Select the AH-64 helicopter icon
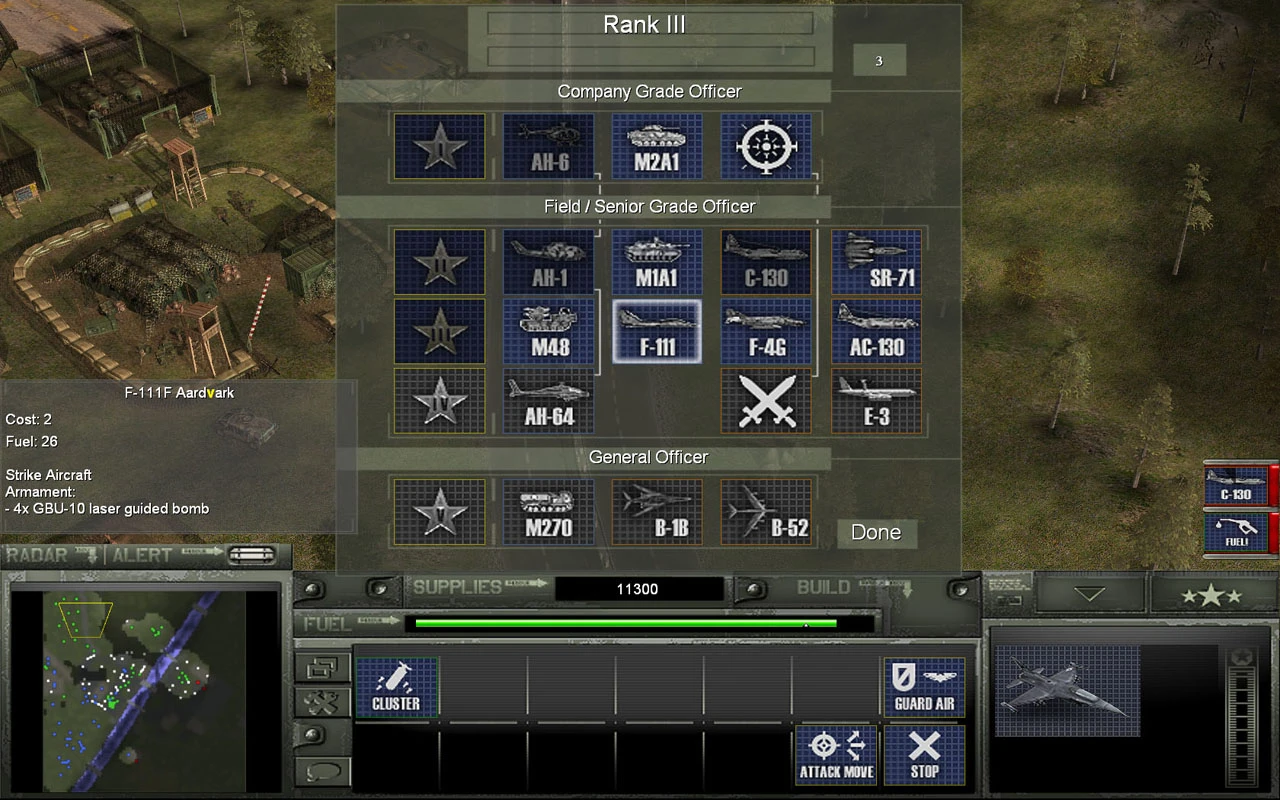1280x800 pixels. coord(547,401)
